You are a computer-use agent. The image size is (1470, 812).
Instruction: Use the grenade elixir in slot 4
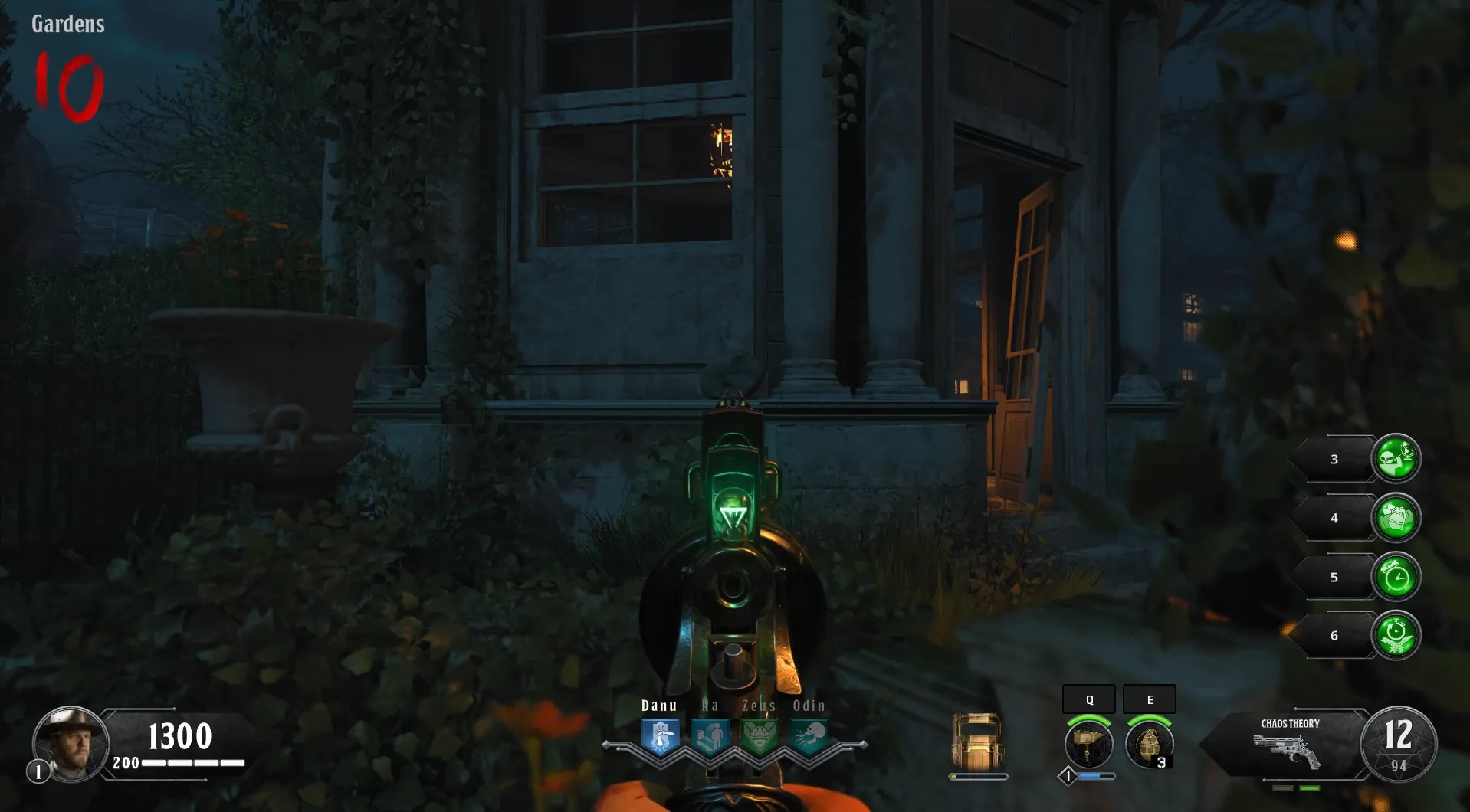(x=1396, y=518)
